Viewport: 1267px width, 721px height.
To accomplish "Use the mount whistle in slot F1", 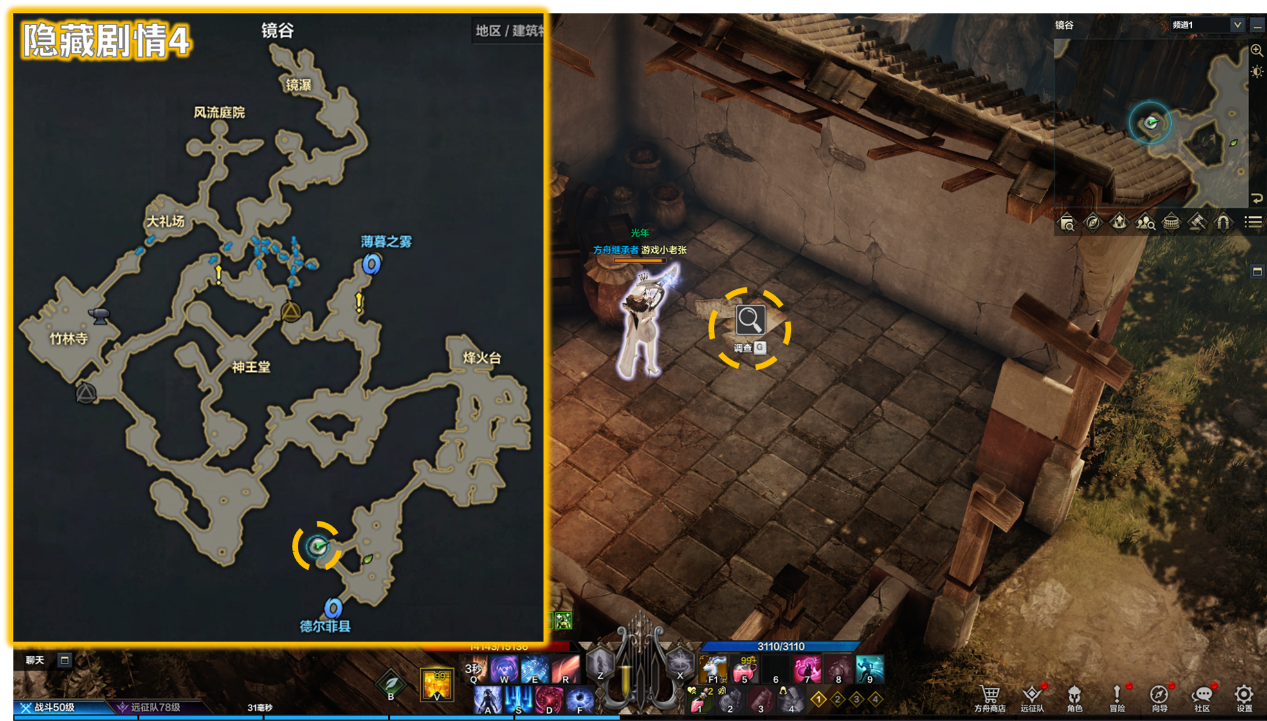I will pos(714,668).
